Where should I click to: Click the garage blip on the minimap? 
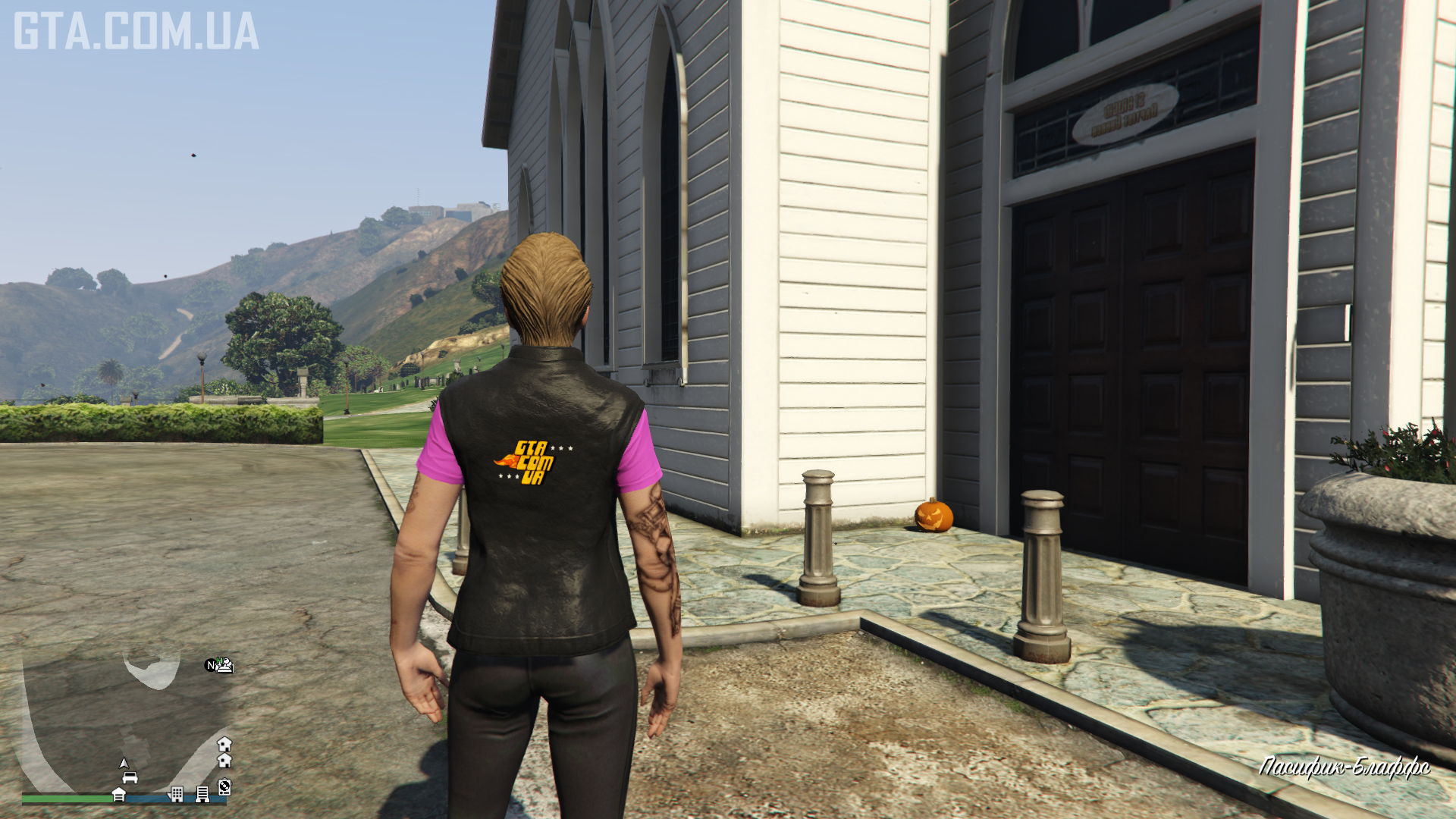(x=119, y=794)
